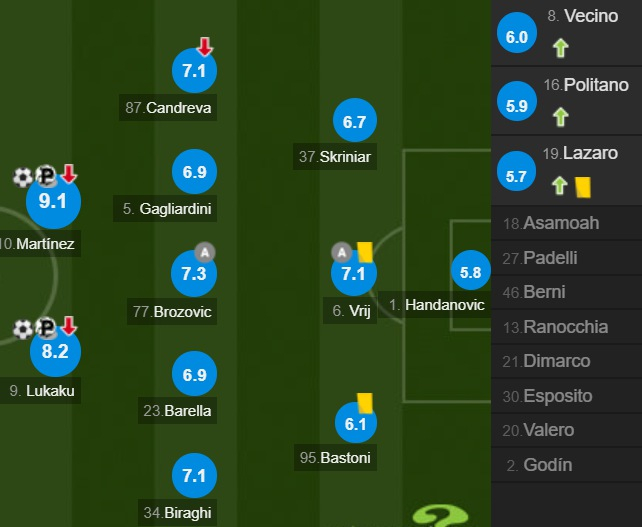Open de Vrij's player marker

click(x=354, y=274)
